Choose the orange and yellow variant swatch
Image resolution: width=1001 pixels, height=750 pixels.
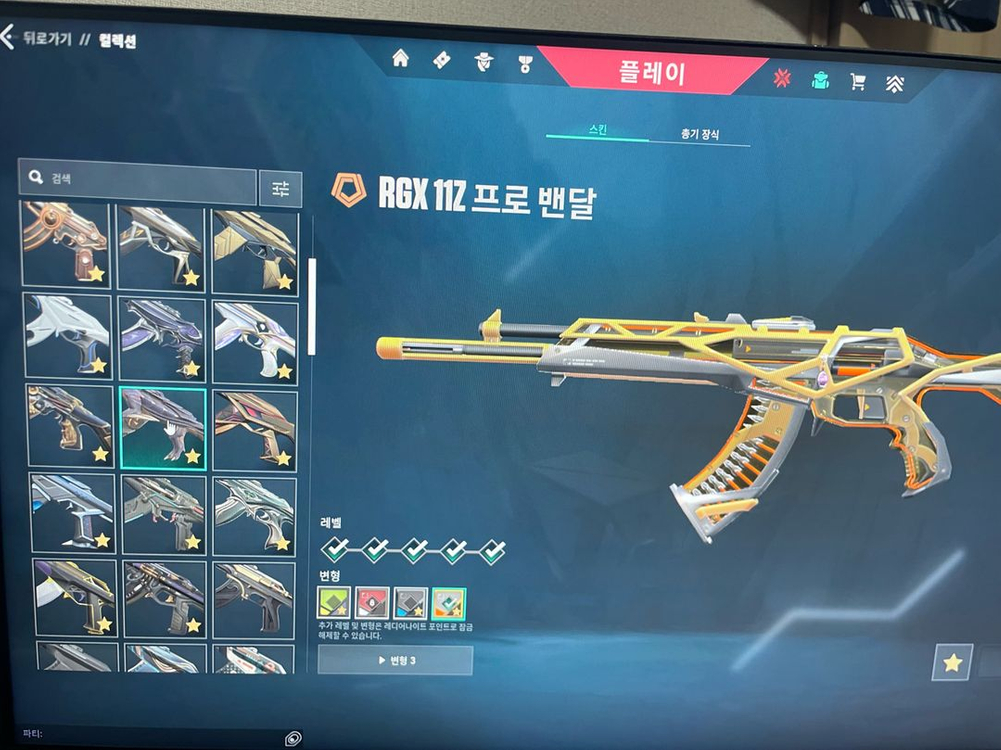pyautogui.click(x=449, y=602)
